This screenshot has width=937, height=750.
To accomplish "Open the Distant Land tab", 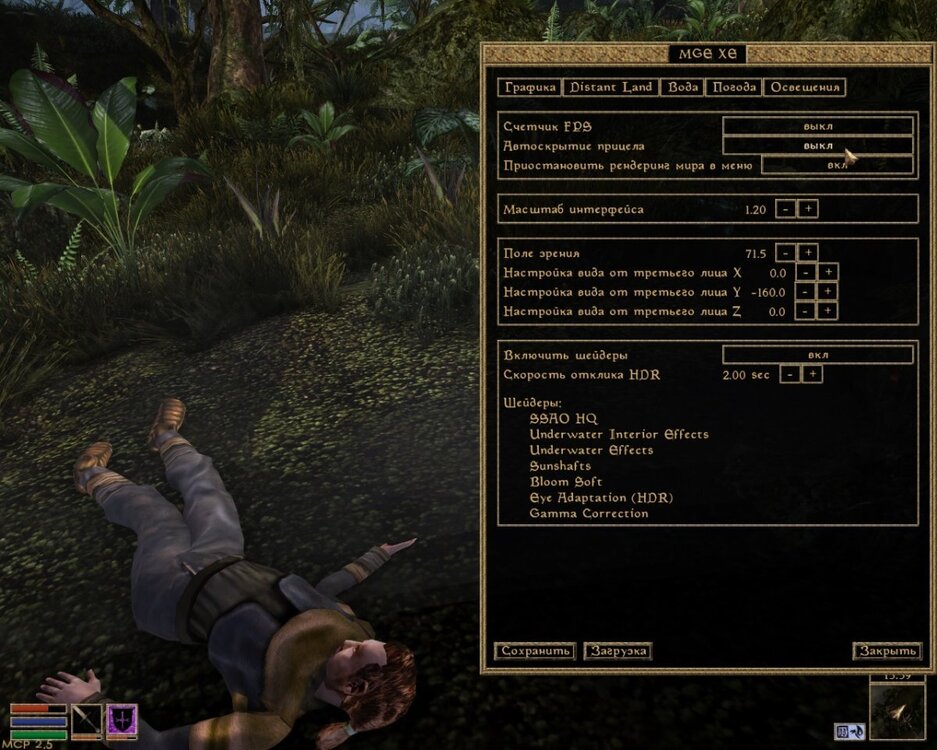I will [x=611, y=87].
